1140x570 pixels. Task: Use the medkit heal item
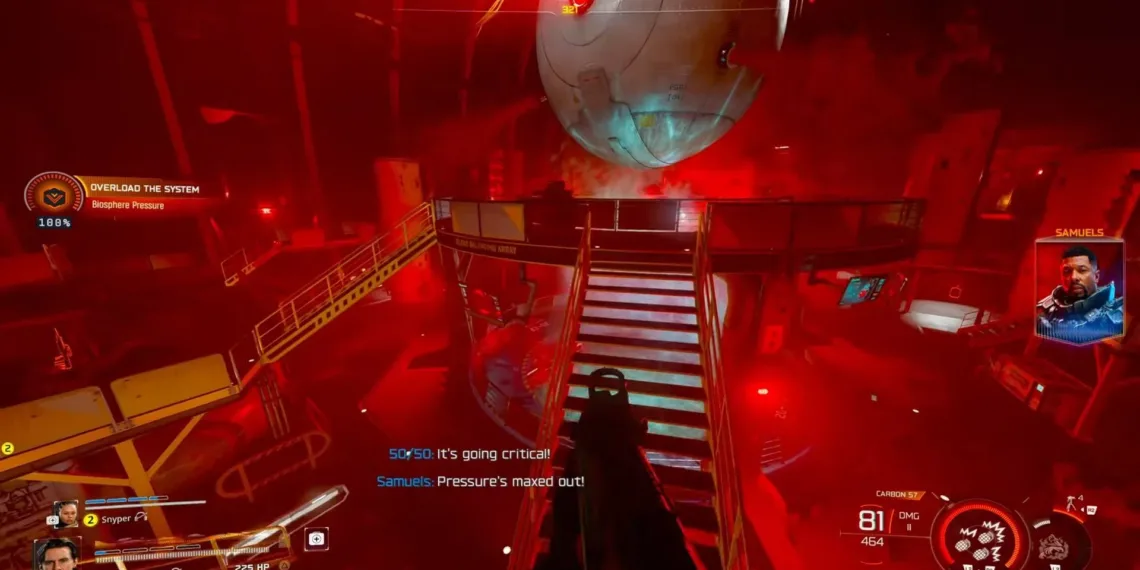tap(316, 538)
